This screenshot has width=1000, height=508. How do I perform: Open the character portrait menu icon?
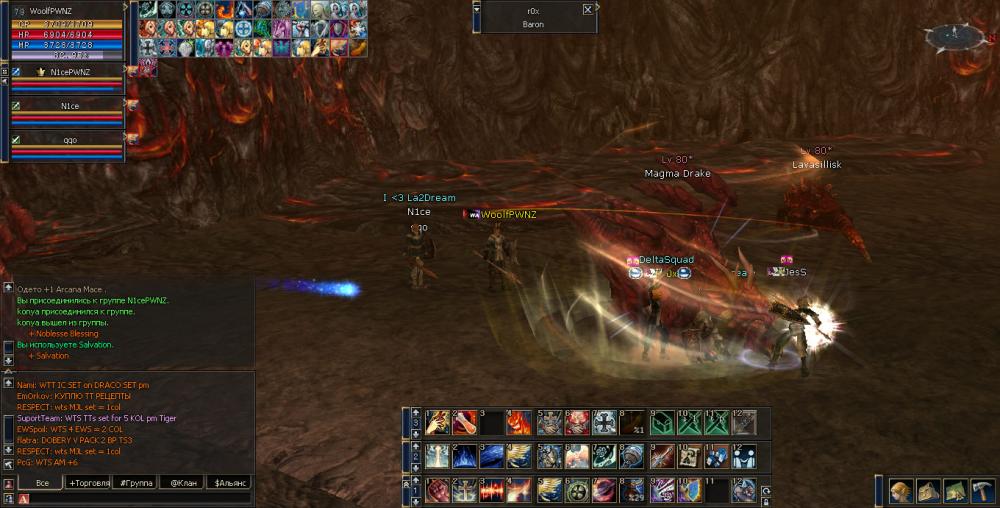(x=901, y=490)
